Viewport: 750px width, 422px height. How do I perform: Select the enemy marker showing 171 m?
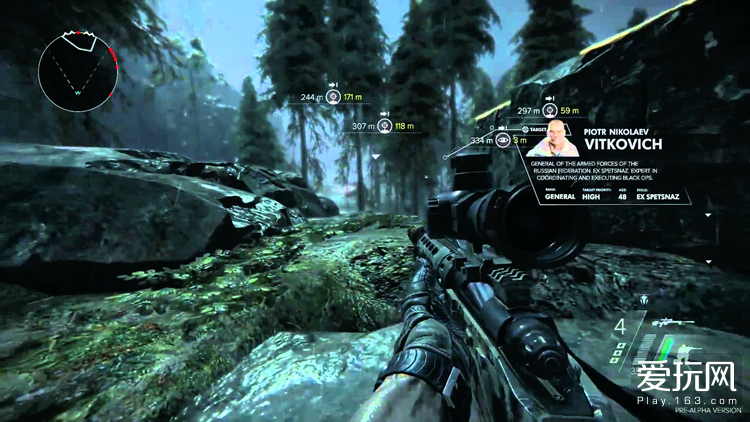(333, 97)
